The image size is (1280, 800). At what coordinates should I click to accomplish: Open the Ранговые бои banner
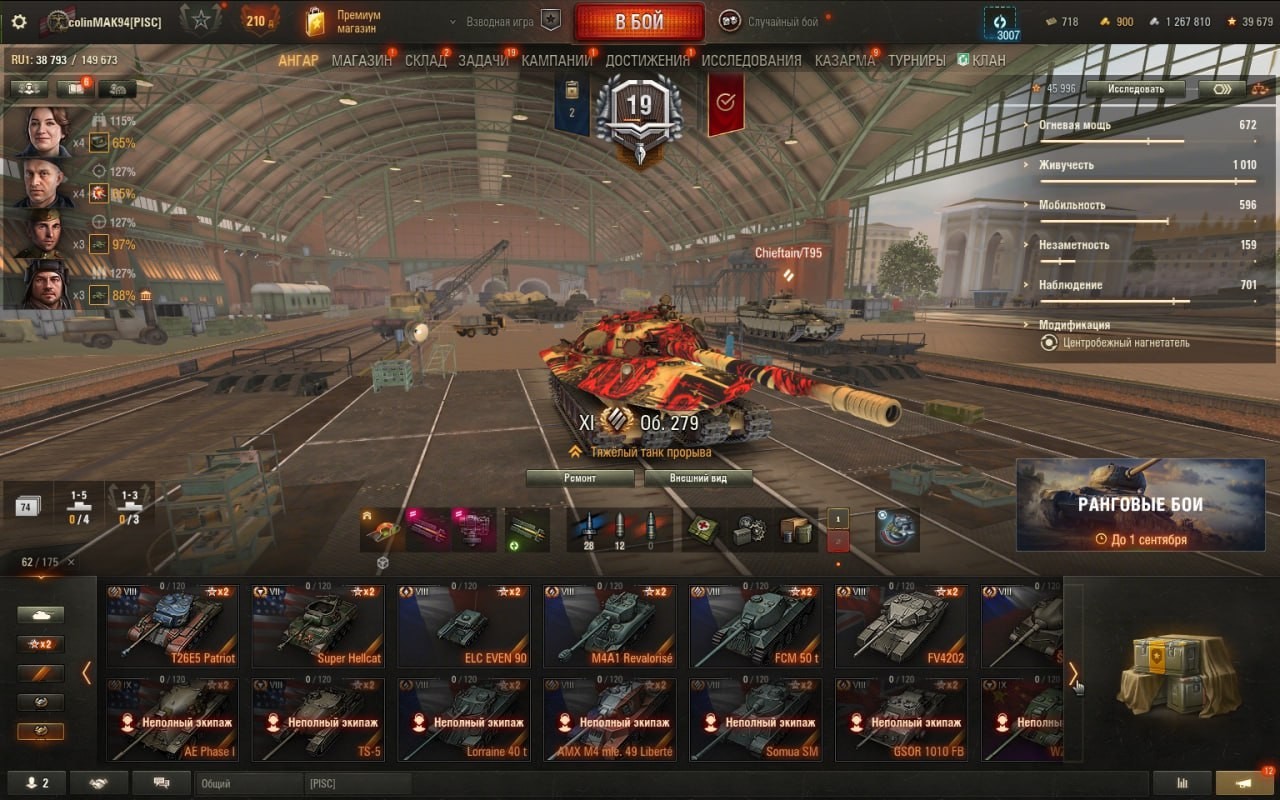point(1140,505)
